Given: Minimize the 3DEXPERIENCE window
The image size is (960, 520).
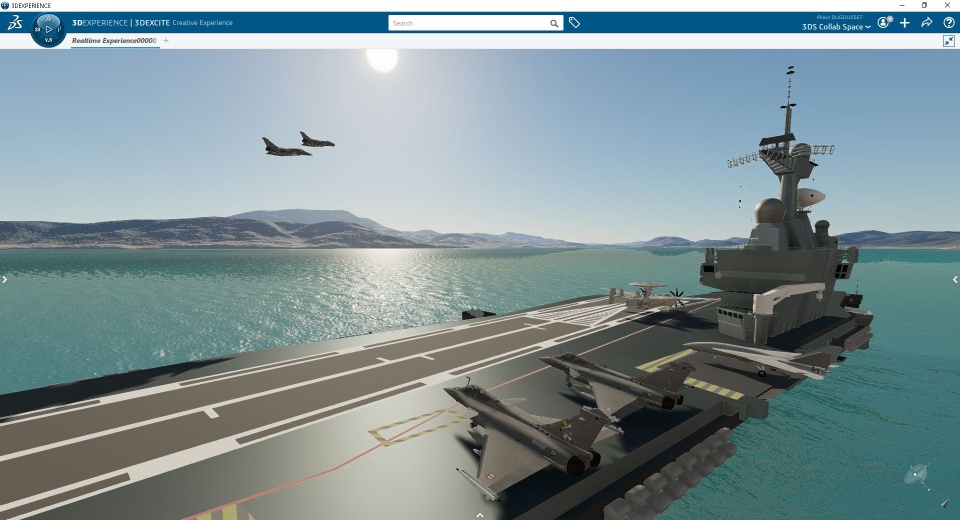Looking at the screenshot, I should [x=900, y=5].
